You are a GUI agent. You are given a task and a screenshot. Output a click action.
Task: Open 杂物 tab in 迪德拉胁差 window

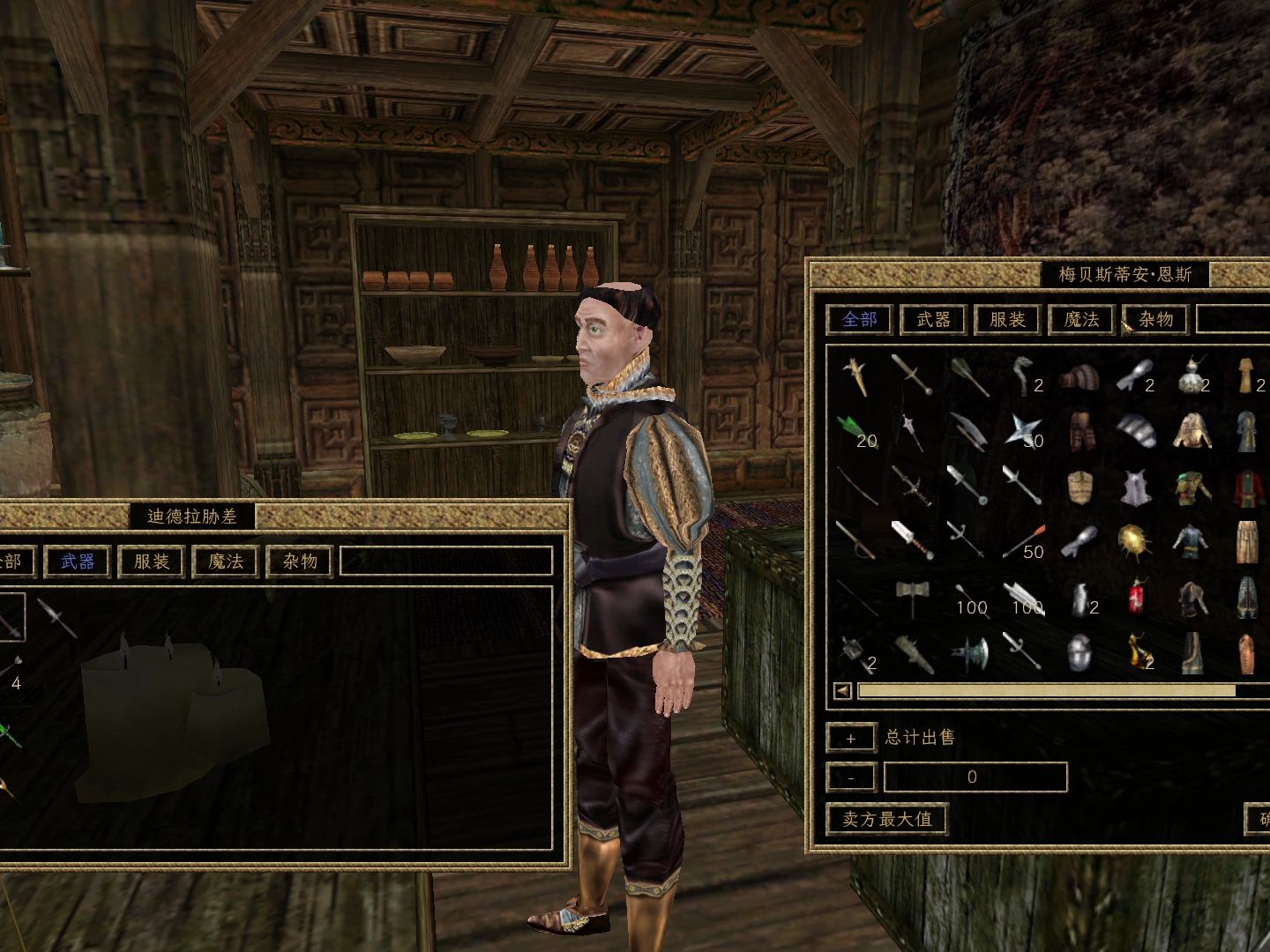[300, 562]
